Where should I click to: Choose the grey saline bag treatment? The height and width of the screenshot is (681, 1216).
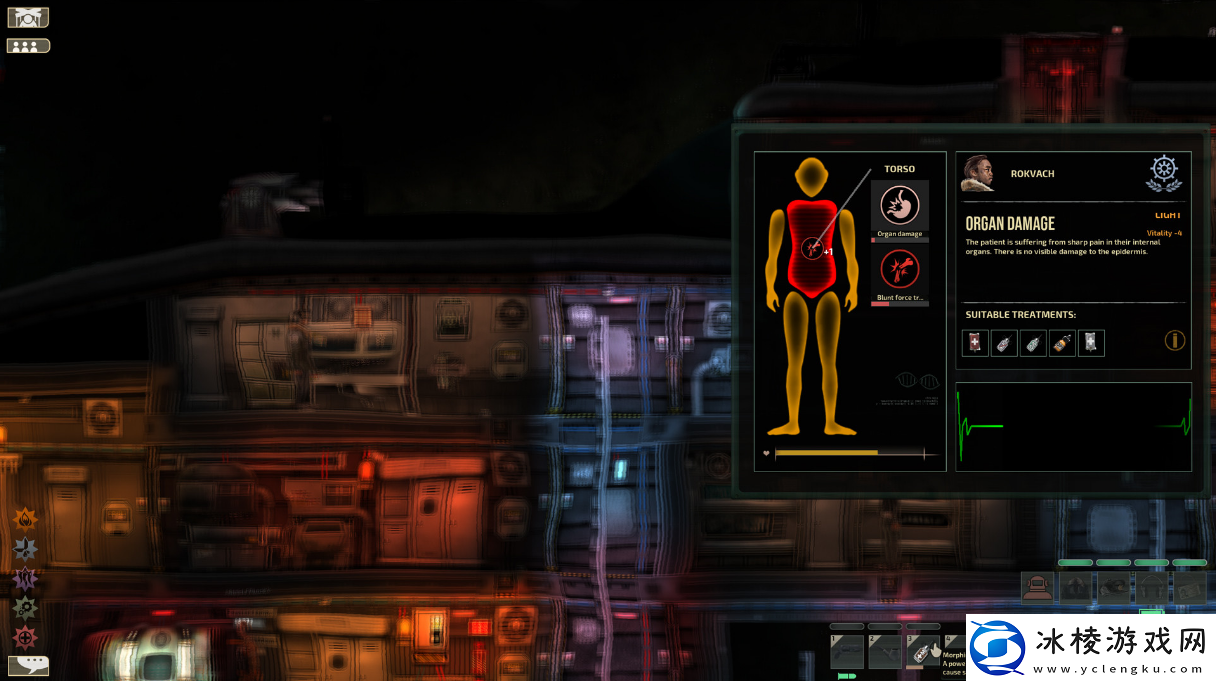(x=1091, y=343)
